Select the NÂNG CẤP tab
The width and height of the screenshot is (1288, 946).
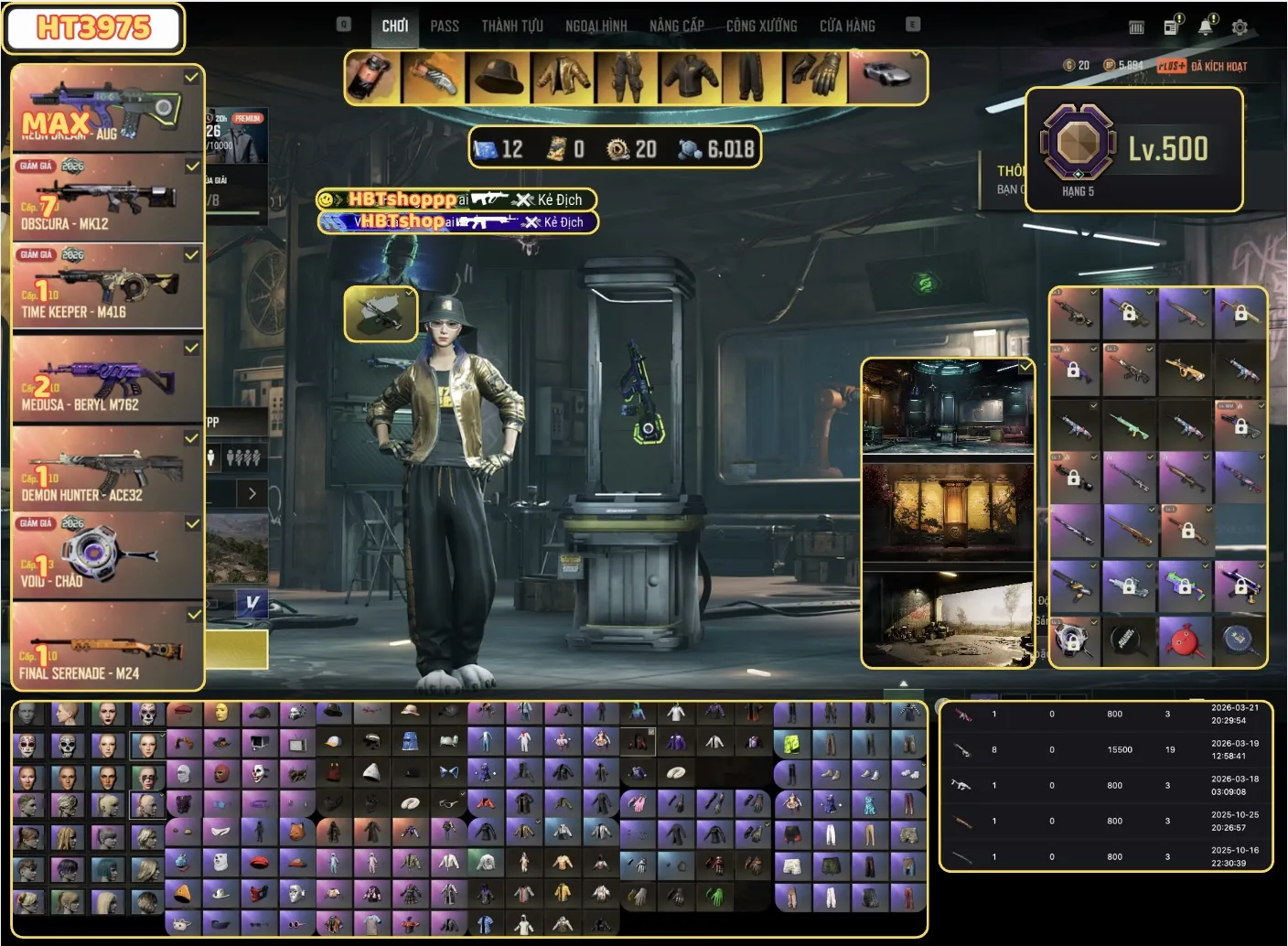[677, 26]
